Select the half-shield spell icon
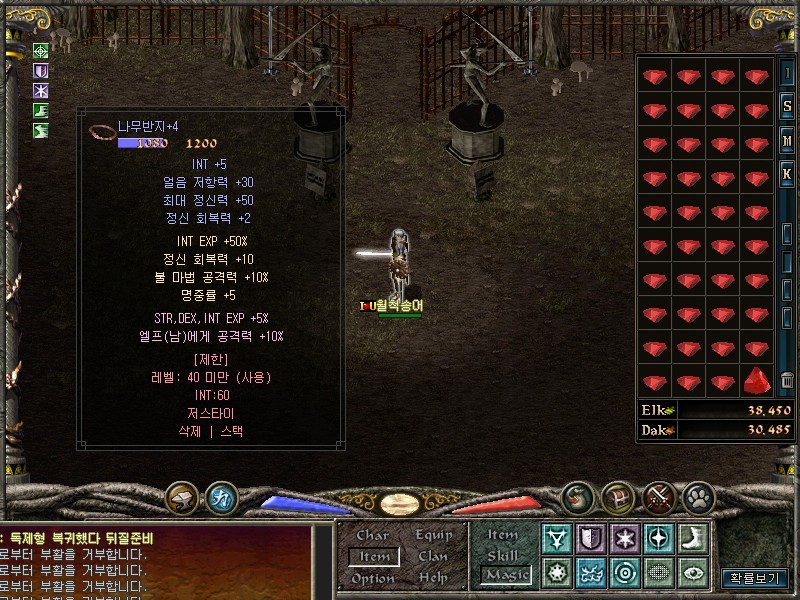The image size is (800, 600). point(591,539)
